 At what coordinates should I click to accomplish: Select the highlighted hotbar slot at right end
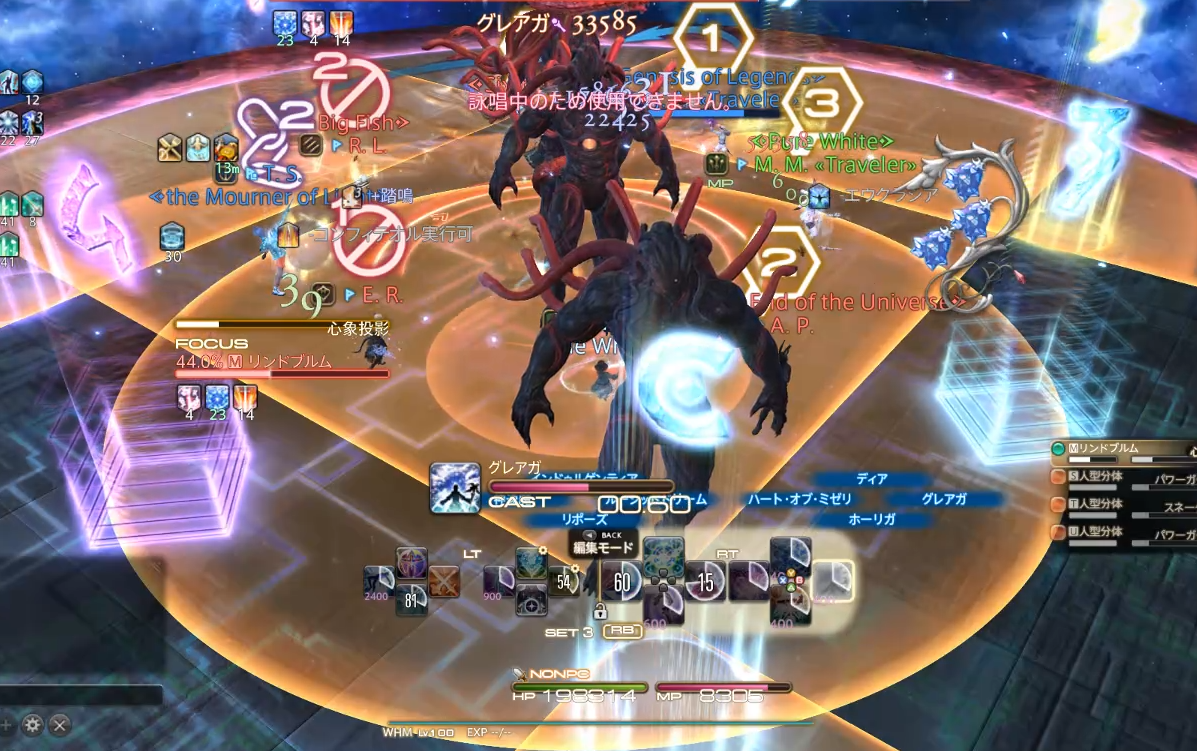(x=832, y=581)
